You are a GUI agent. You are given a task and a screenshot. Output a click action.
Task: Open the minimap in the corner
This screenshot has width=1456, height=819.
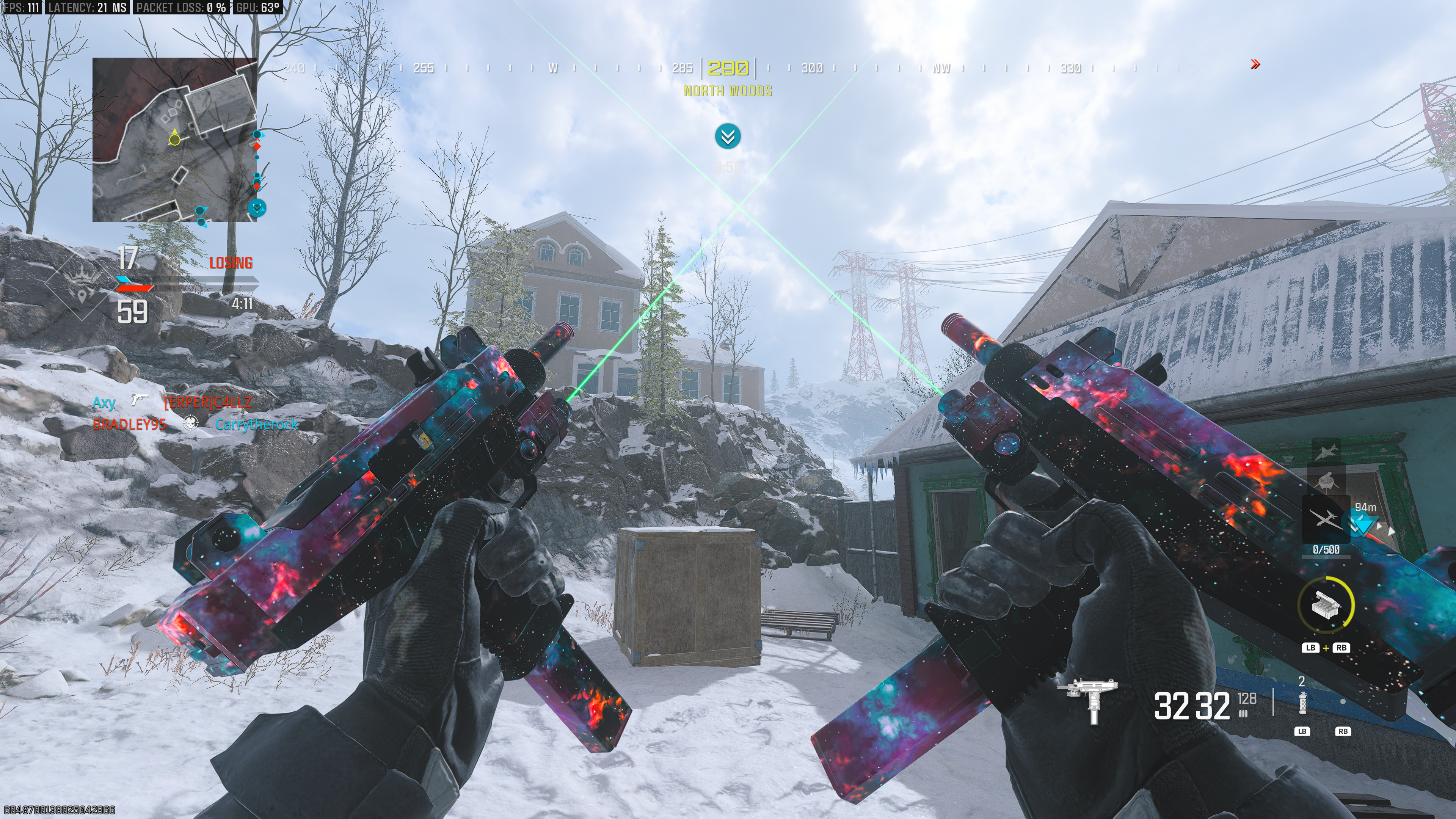[175, 140]
